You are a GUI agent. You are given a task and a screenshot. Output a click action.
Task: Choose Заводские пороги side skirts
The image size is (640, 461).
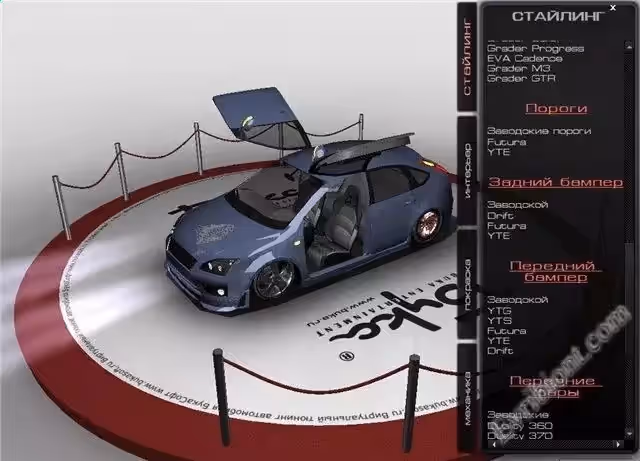tap(539, 131)
